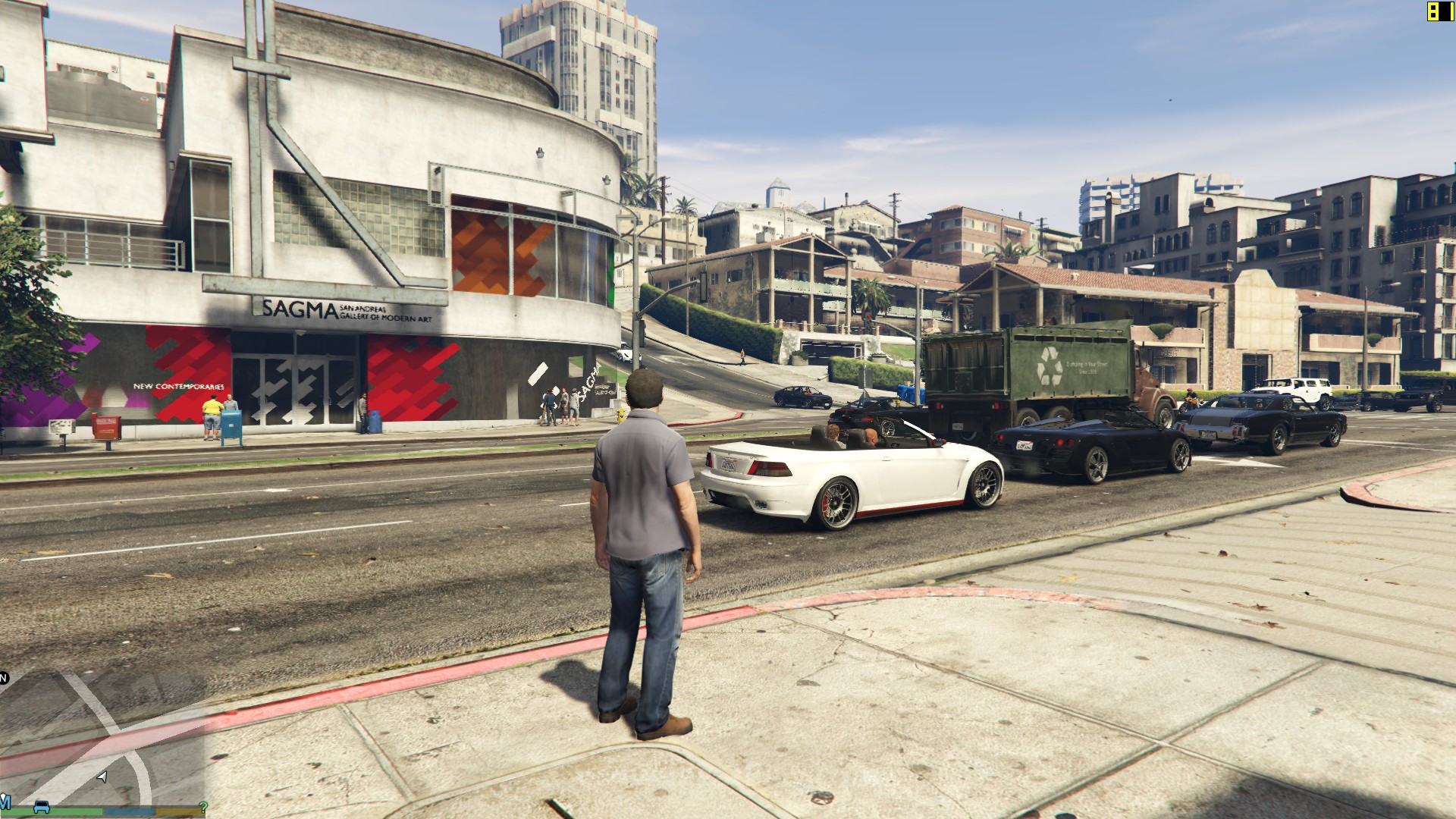Image resolution: width=1456 pixels, height=819 pixels.
Task: Click the north N compass marker
Action: click(x=4, y=677)
